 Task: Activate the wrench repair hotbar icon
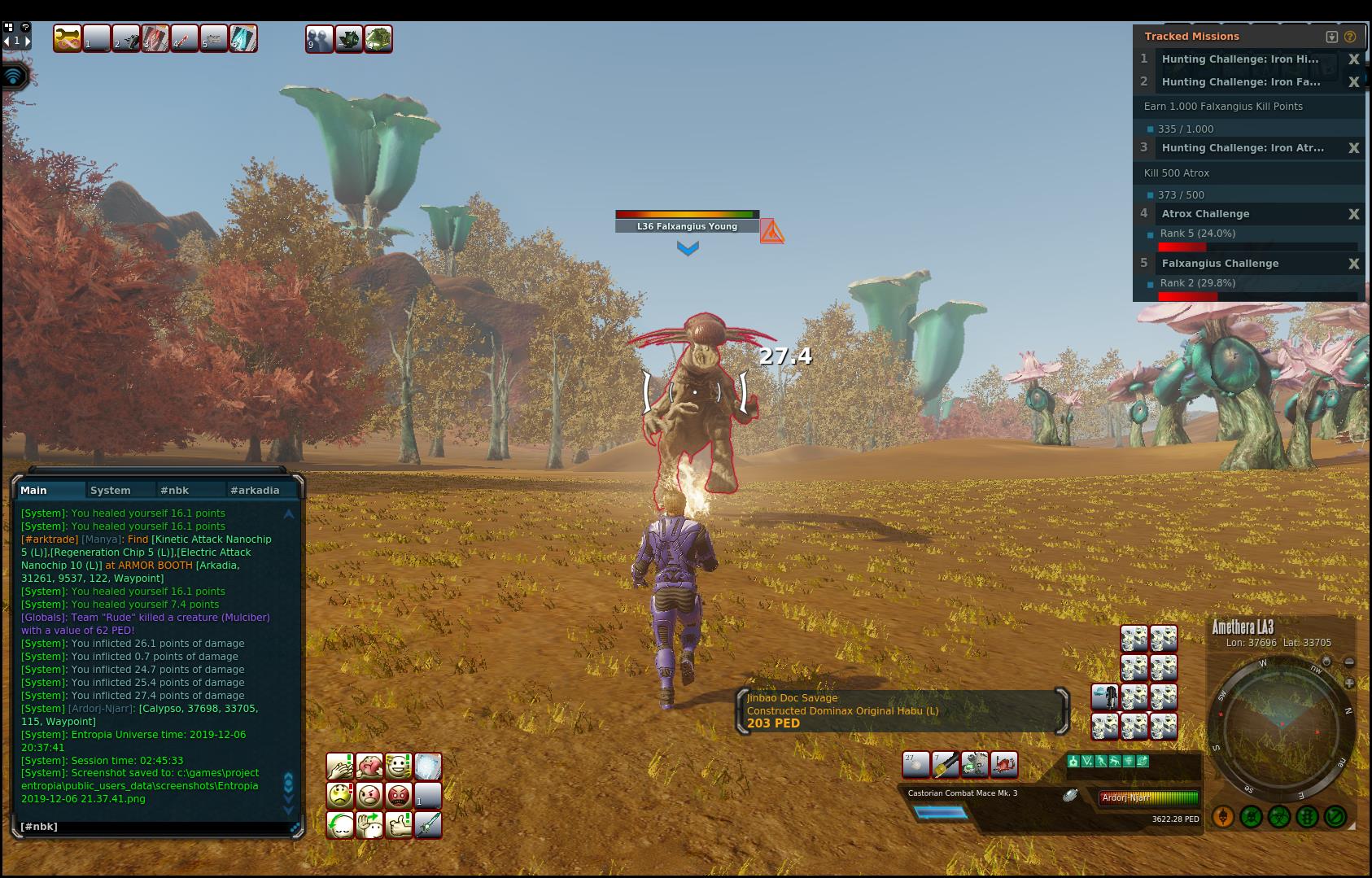[x=68, y=38]
